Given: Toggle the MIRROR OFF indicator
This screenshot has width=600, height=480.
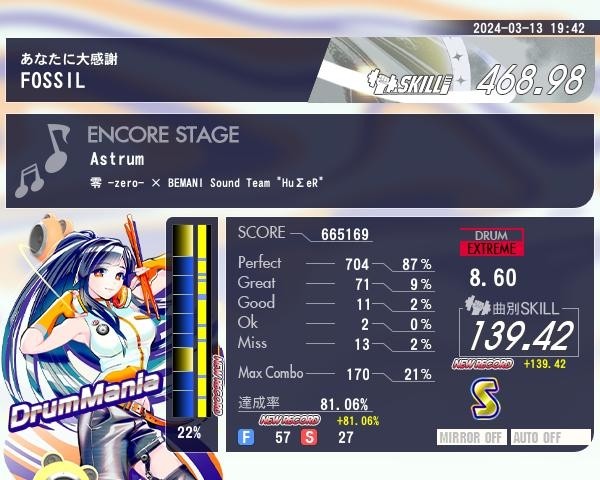Looking at the screenshot, I should pyautogui.click(x=473, y=437).
